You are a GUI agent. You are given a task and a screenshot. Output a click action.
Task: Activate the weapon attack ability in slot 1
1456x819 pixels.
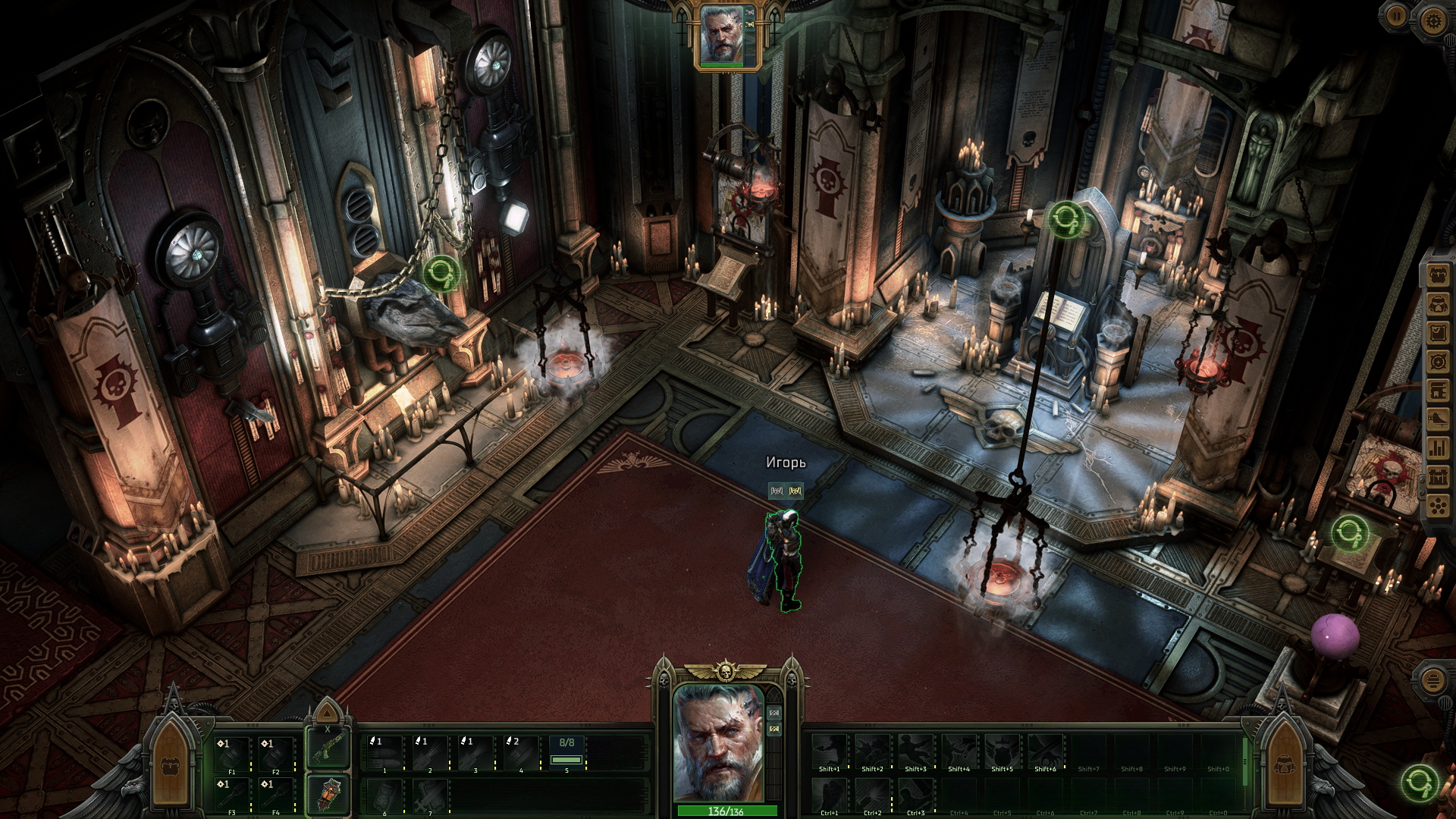[385, 753]
